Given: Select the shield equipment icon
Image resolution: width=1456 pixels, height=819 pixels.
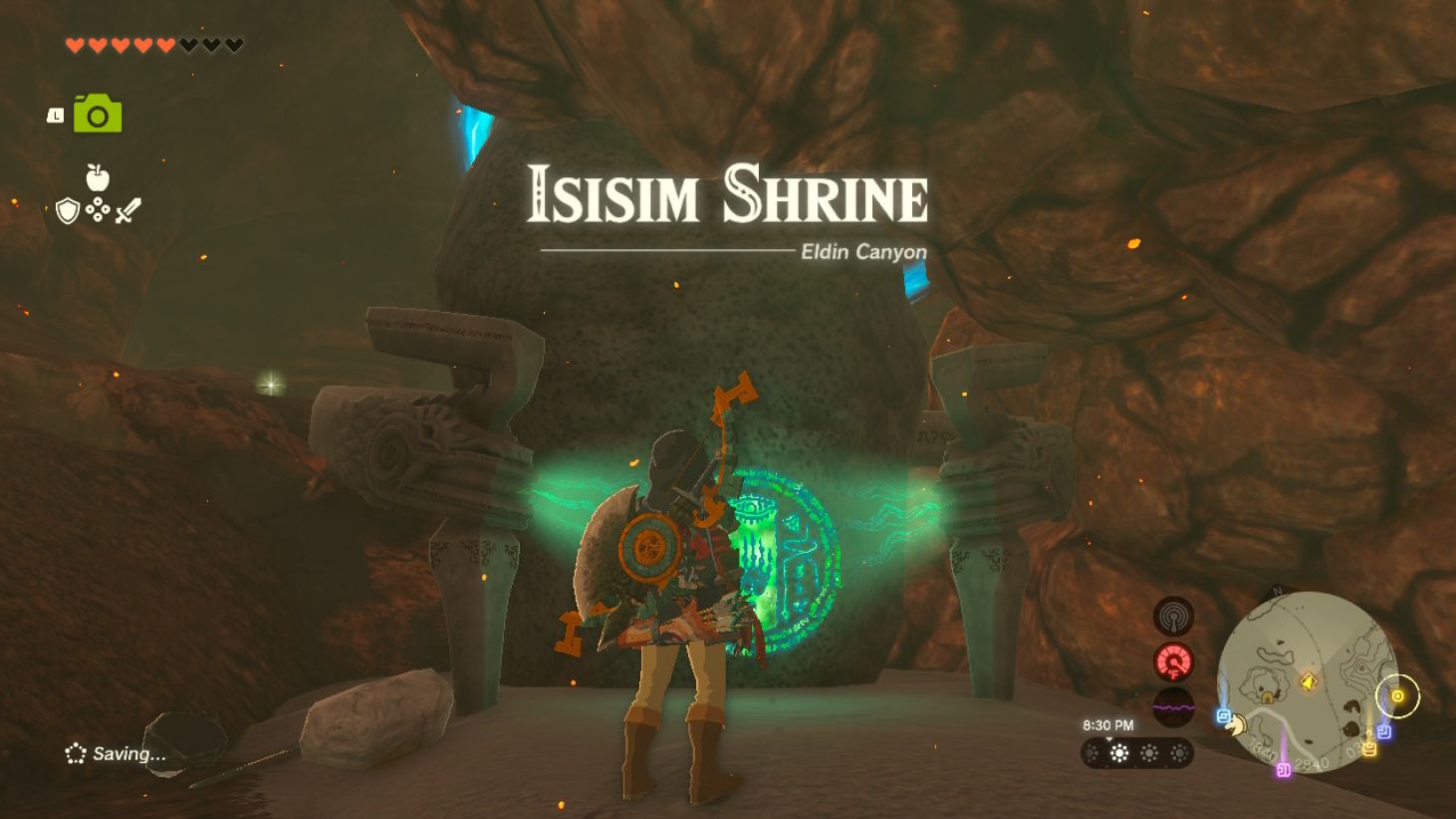Looking at the screenshot, I should (68, 208).
